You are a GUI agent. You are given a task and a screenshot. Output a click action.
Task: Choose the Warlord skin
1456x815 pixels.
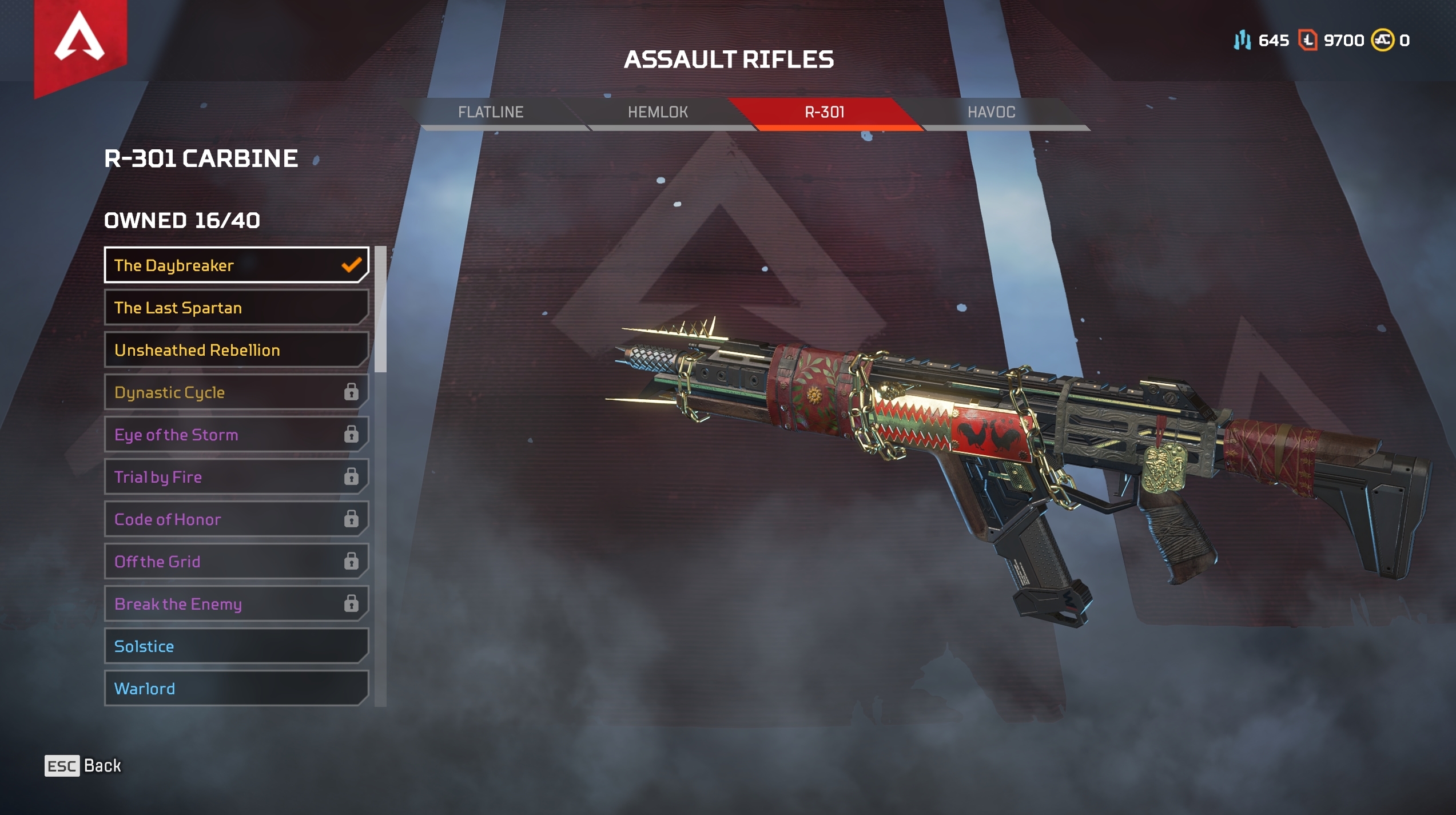point(236,689)
